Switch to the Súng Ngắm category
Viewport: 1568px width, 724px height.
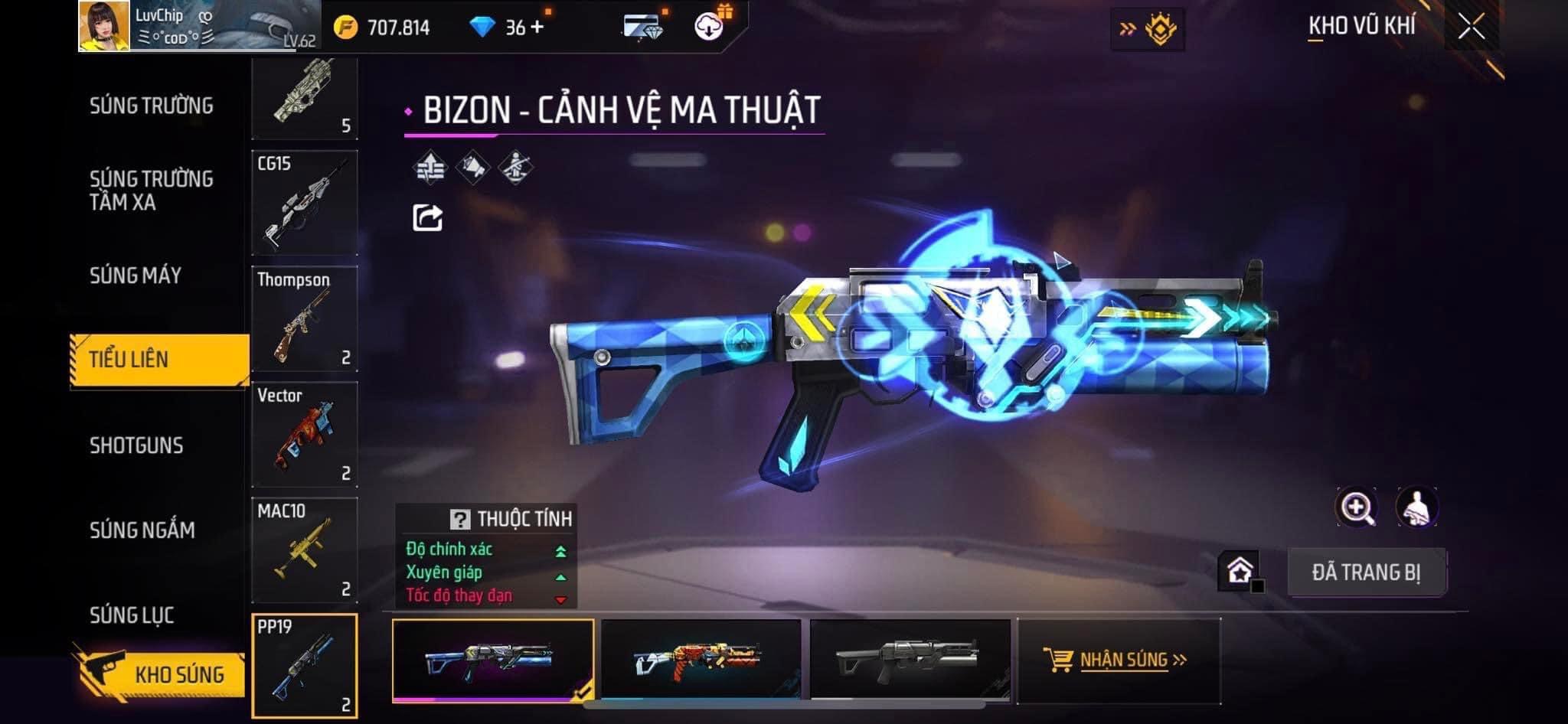tap(142, 530)
